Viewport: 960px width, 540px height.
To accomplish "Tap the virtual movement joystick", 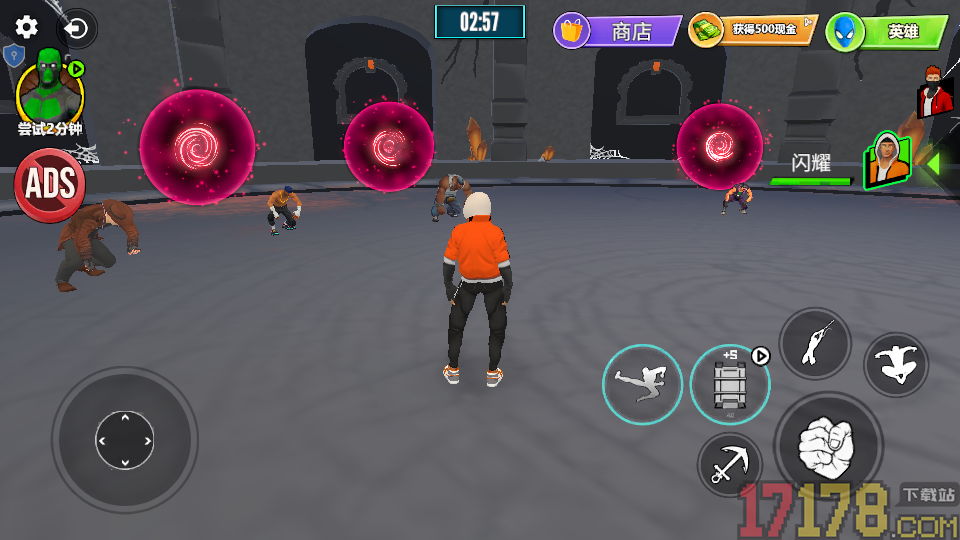I will pos(124,440).
